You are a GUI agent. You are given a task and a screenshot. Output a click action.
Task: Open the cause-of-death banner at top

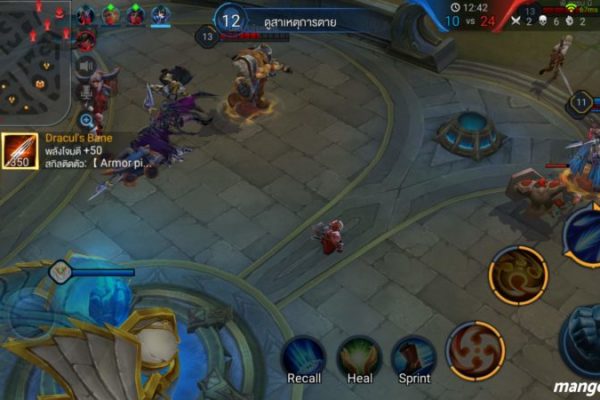300,20
